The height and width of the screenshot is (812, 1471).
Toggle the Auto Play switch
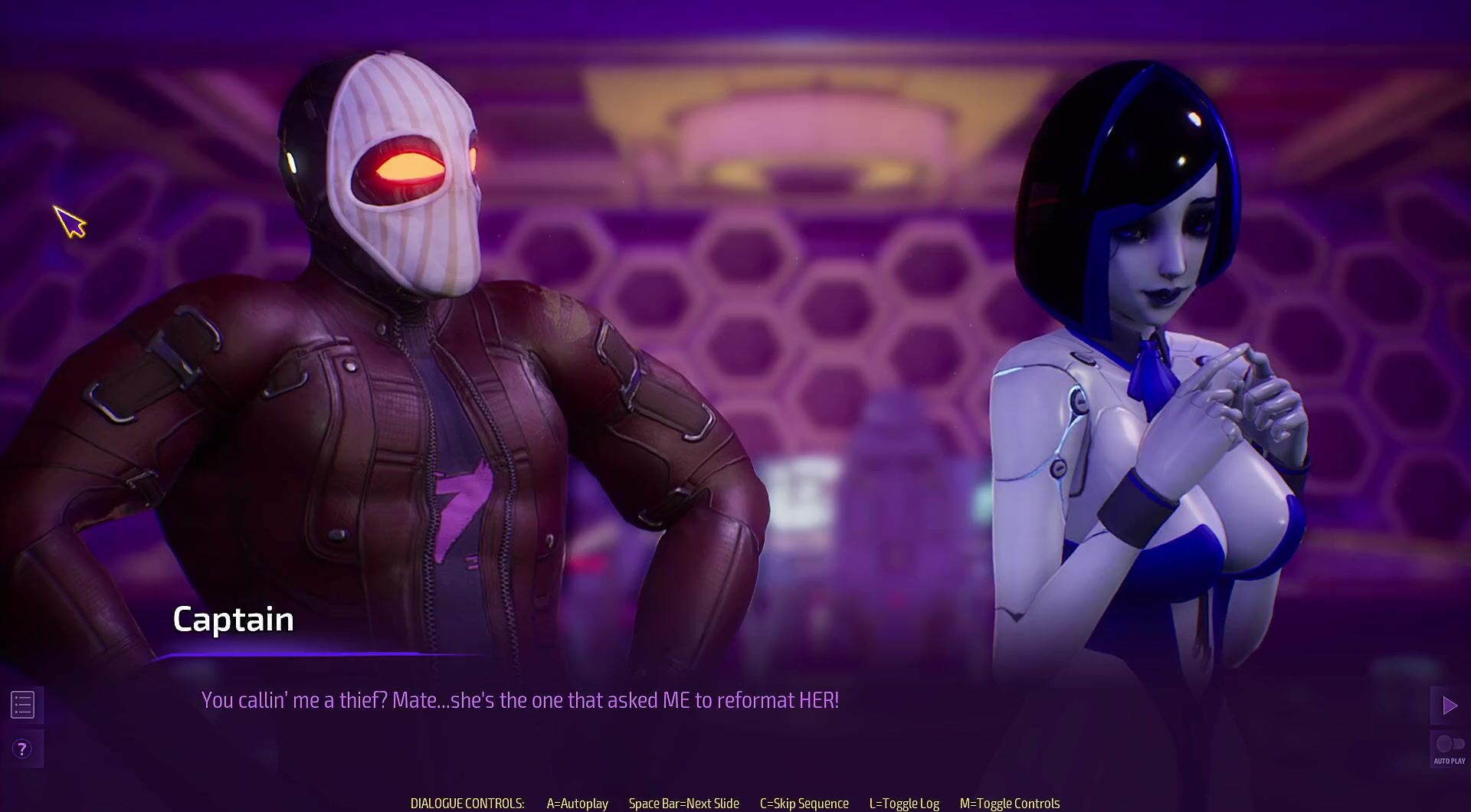pyautogui.click(x=1449, y=745)
